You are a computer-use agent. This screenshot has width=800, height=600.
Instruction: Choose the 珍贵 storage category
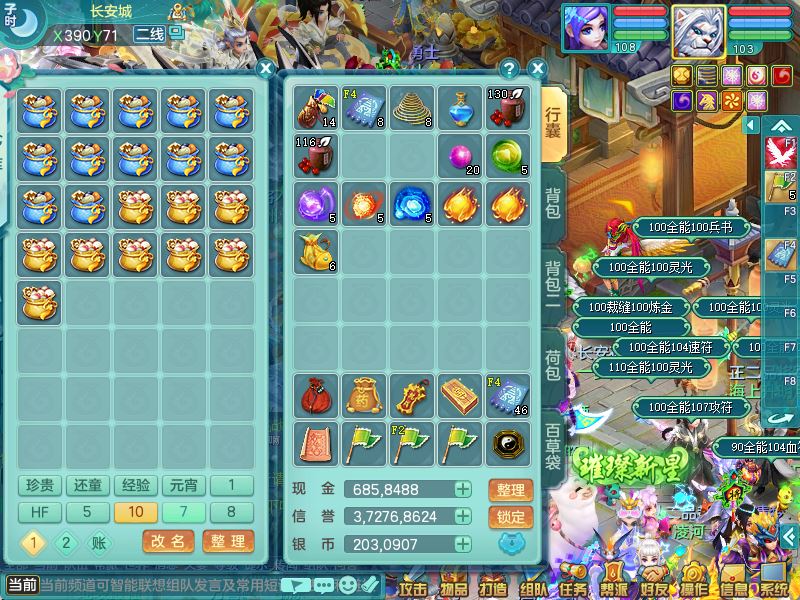click(39, 486)
